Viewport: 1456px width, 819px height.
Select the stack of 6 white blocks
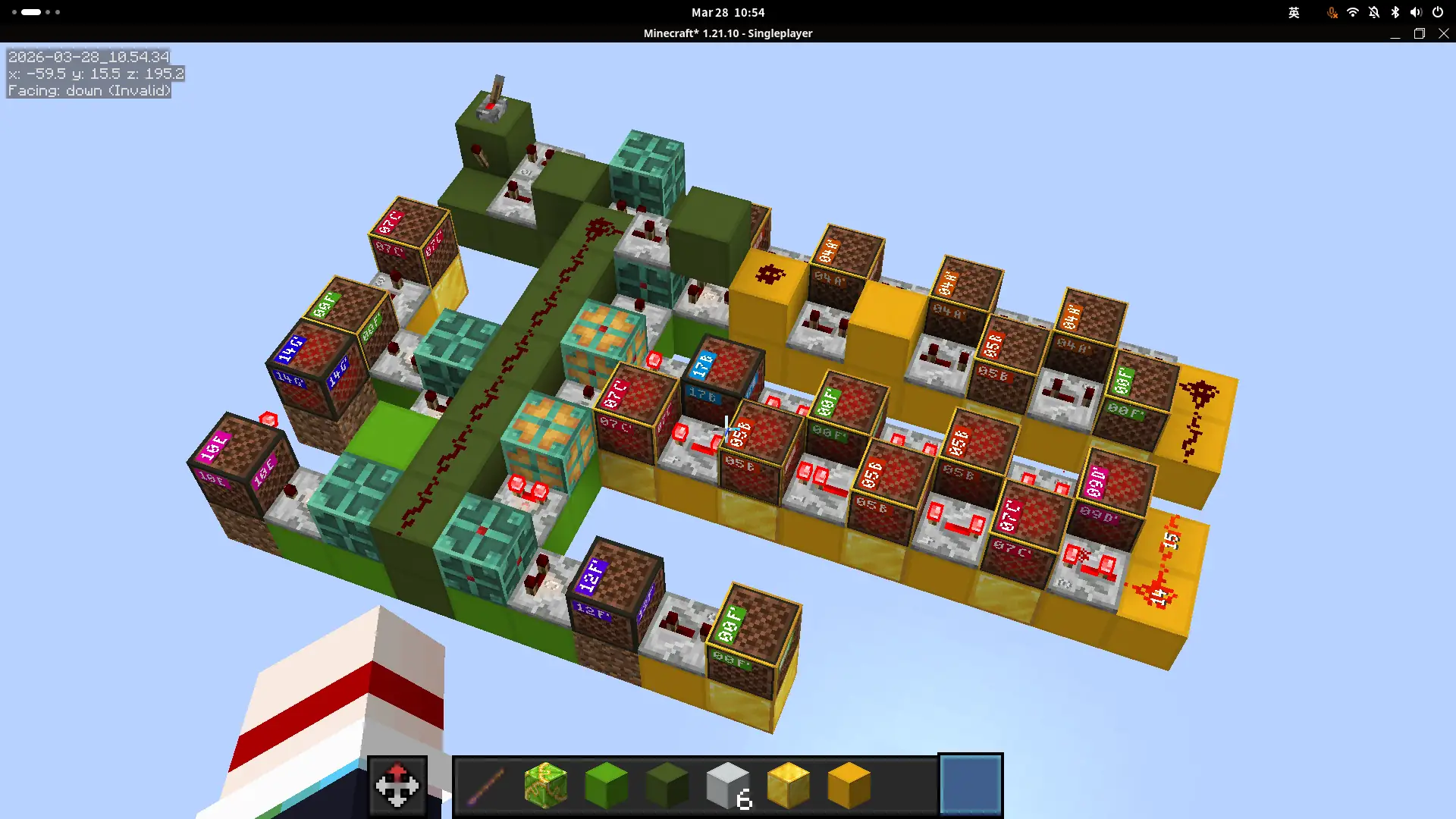pyautogui.click(x=728, y=785)
